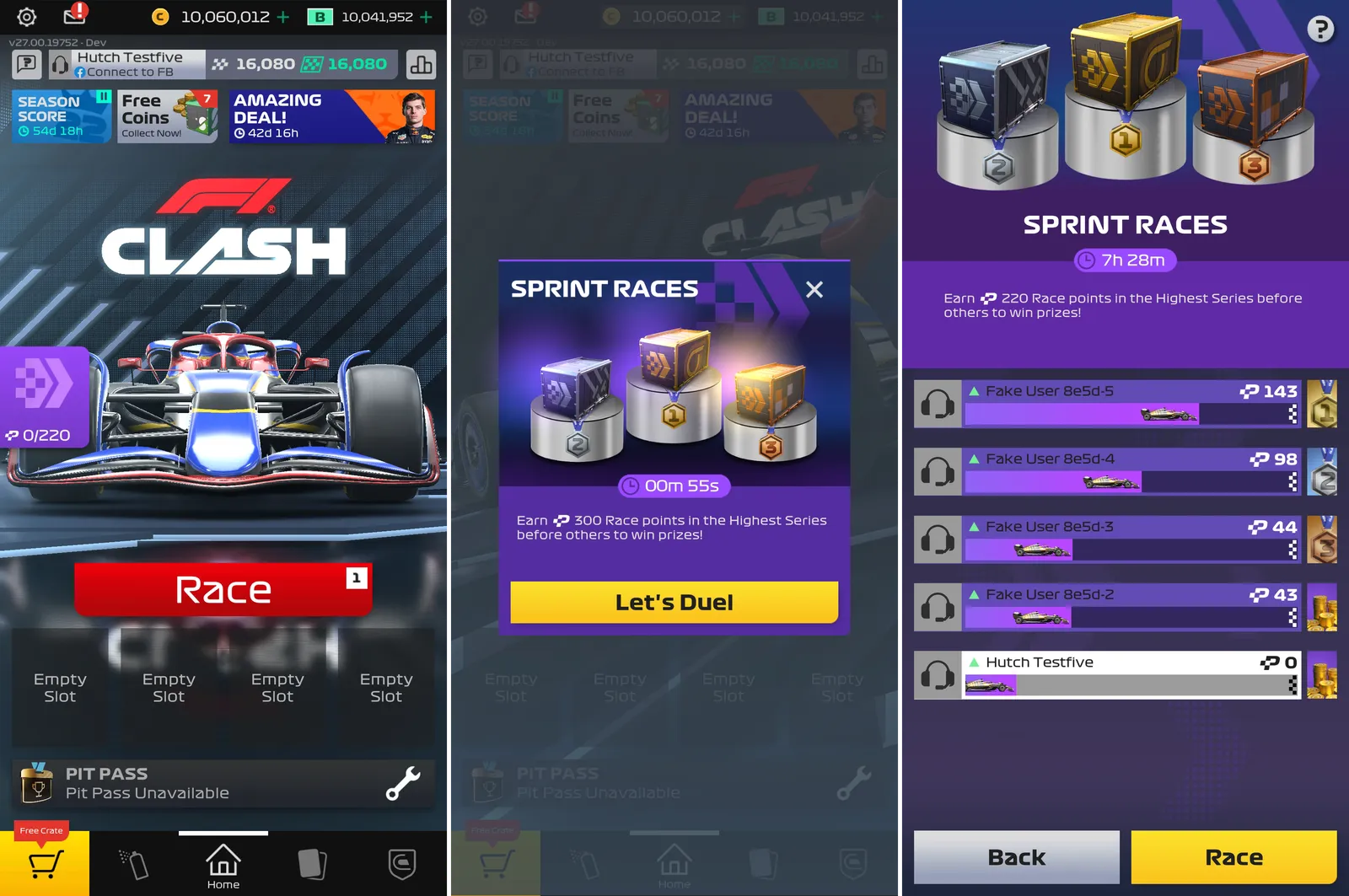Open the Free Crate shop cart tab

coord(45,863)
